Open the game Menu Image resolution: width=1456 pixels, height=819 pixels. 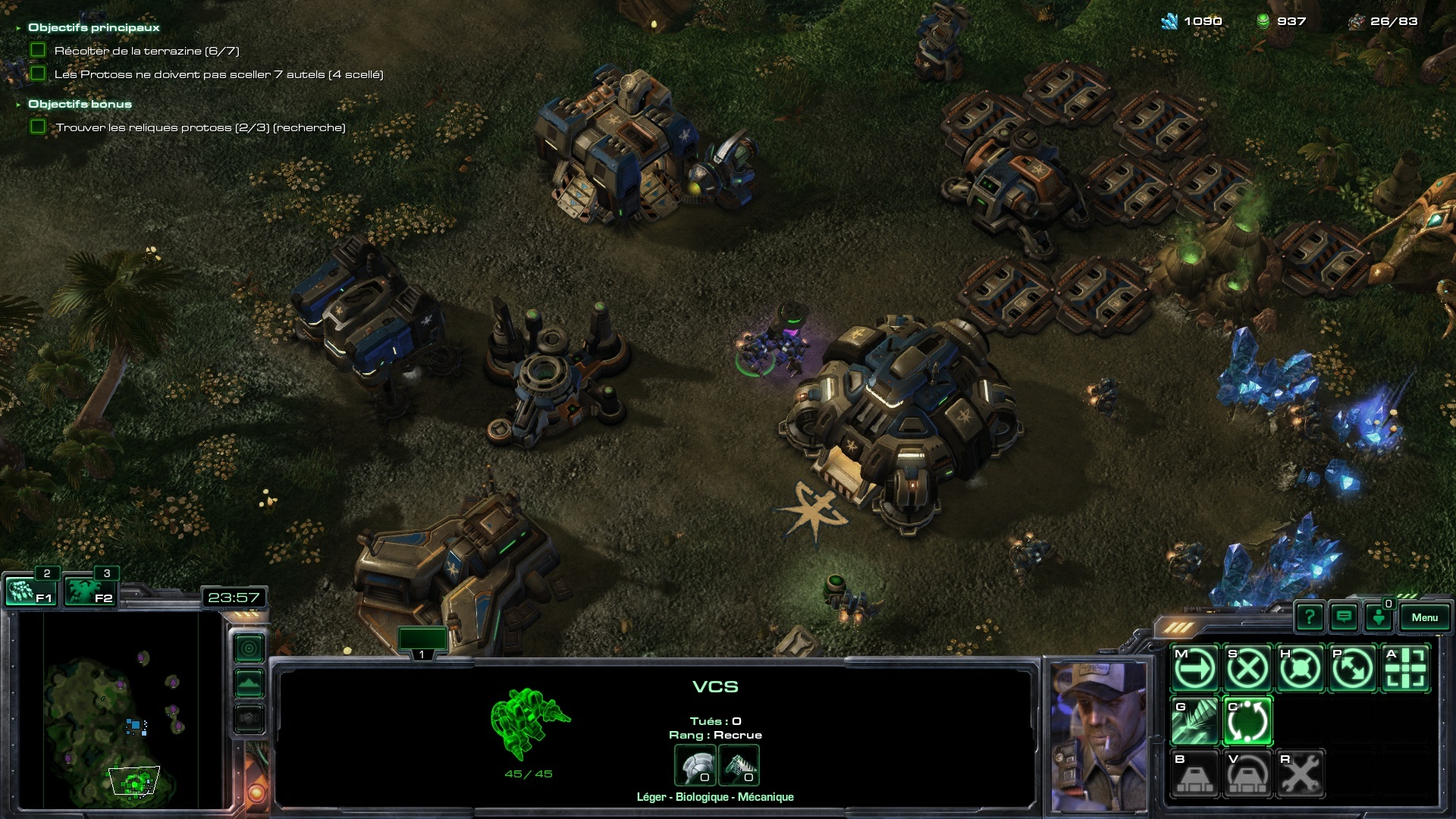(x=1424, y=617)
